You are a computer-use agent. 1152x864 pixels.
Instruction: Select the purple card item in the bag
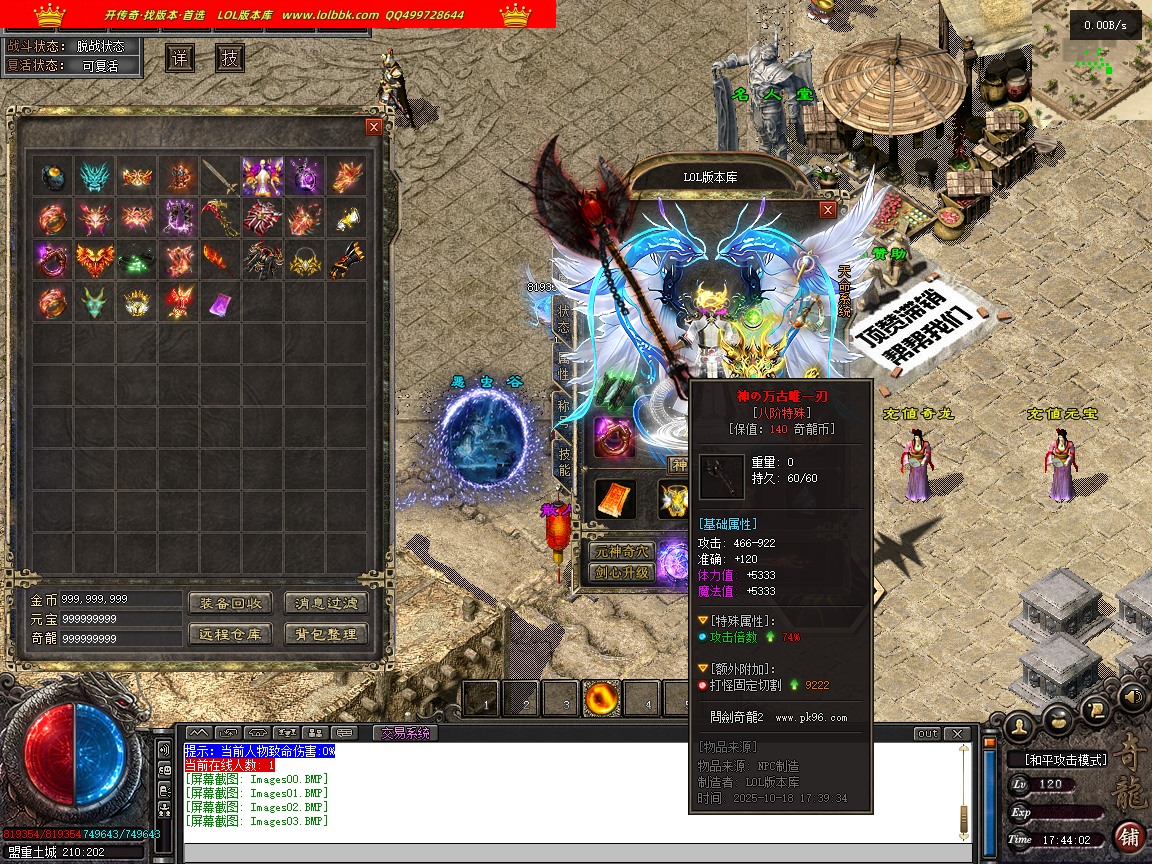coord(220,302)
